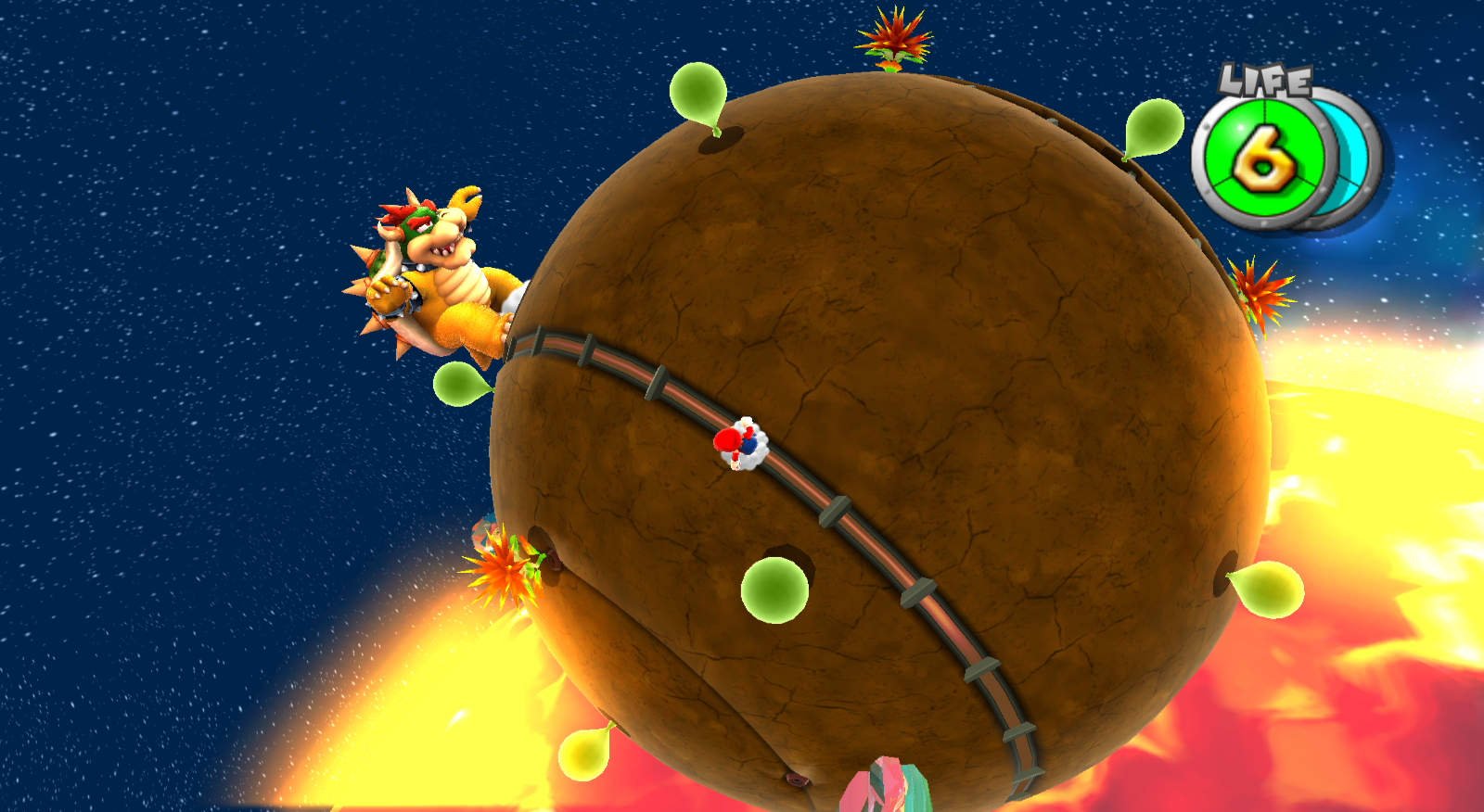Image resolution: width=1484 pixels, height=812 pixels.
Task: Select the large green balloon below Mario
Action: [x=773, y=589]
